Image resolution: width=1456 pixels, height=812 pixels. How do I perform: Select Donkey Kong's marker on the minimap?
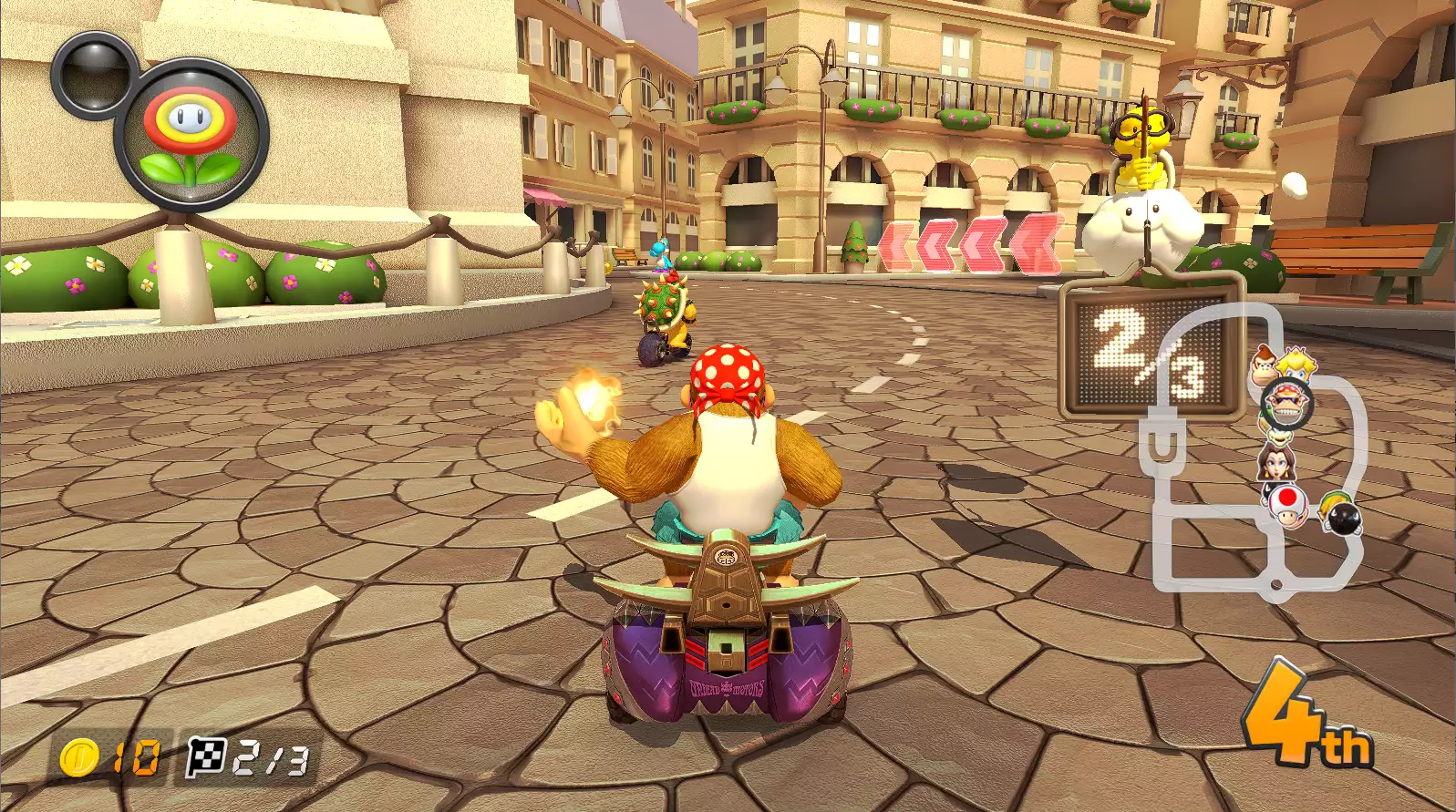1264,363
